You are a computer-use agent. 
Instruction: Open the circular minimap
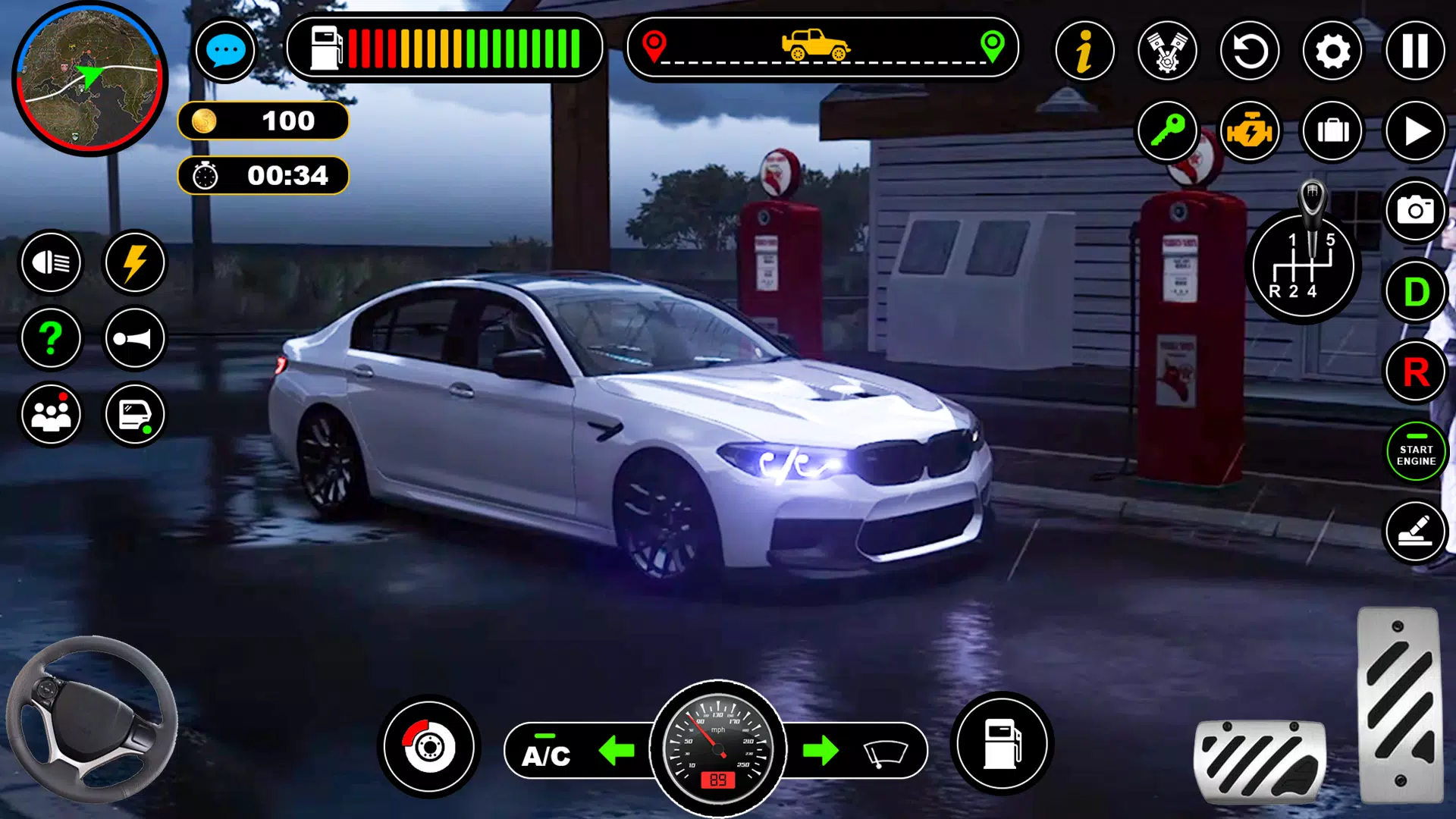pos(89,79)
